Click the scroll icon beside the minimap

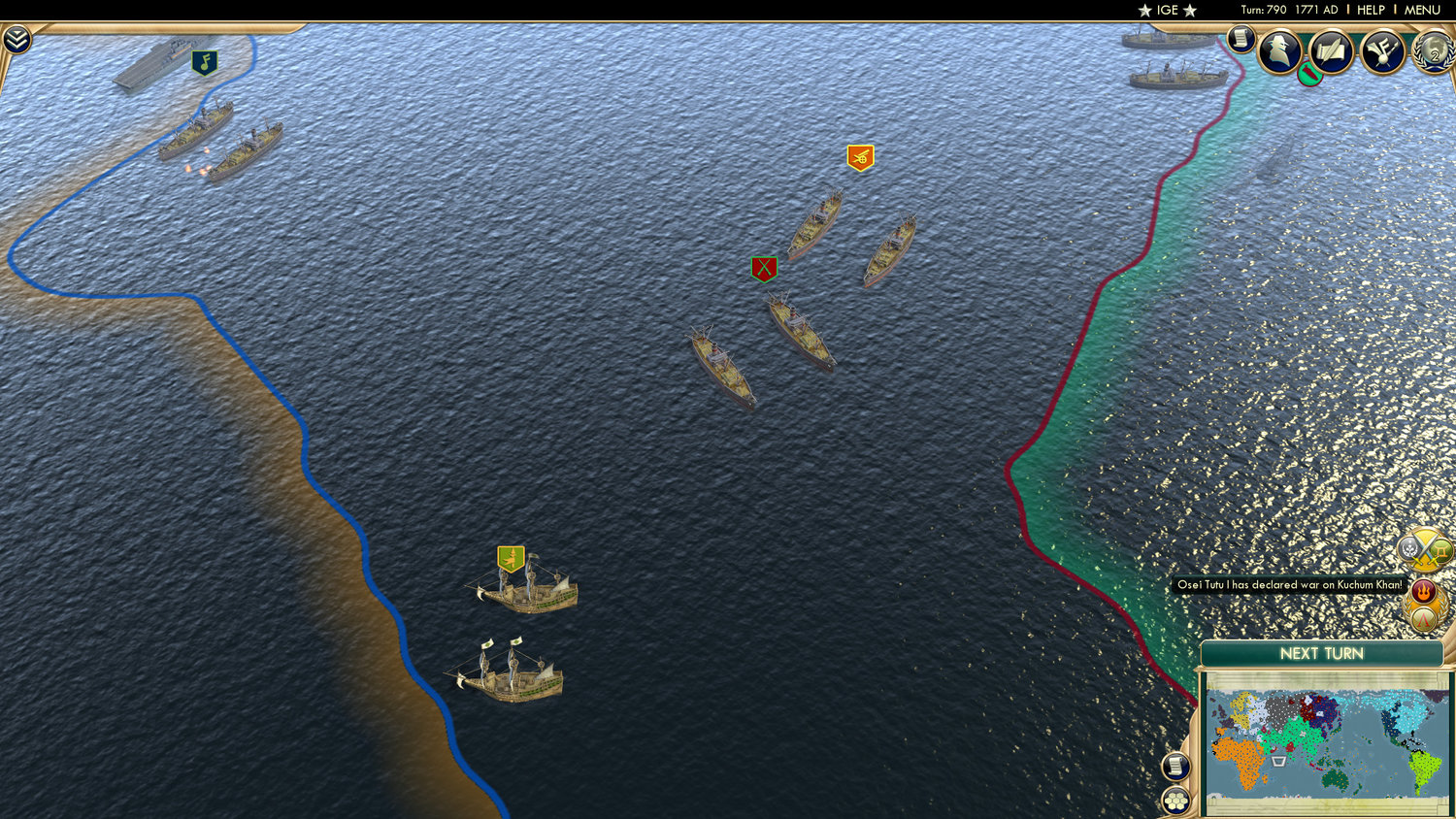point(1175,766)
